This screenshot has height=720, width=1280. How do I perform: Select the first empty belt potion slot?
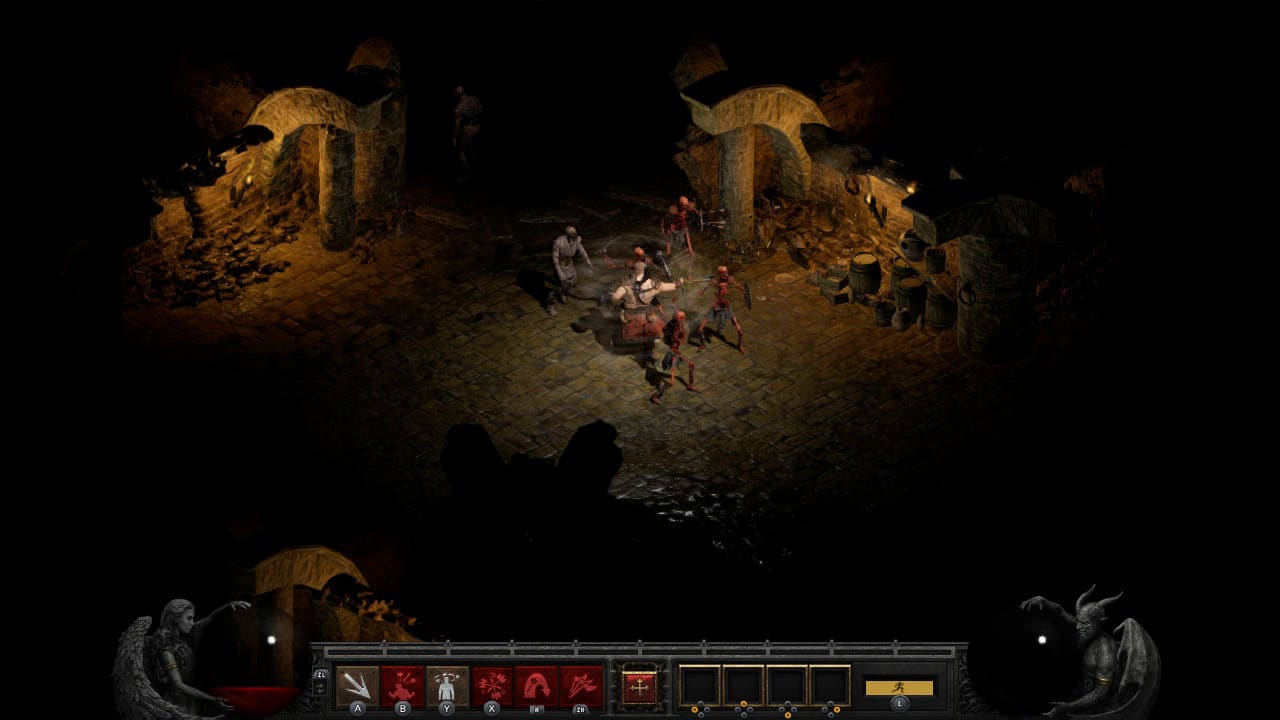coord(700,685)
